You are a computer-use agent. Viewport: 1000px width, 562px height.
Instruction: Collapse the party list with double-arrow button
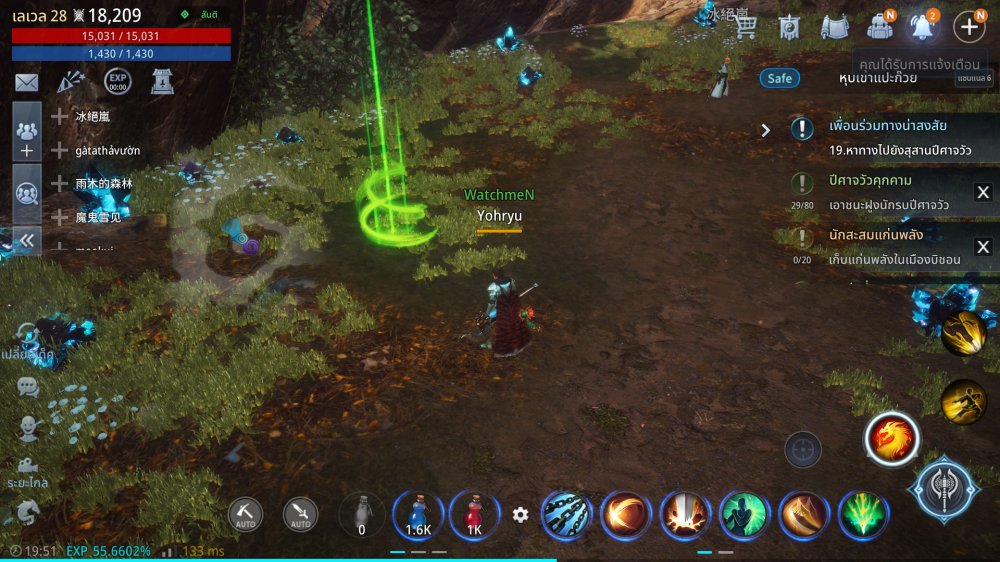pos(27,240)
